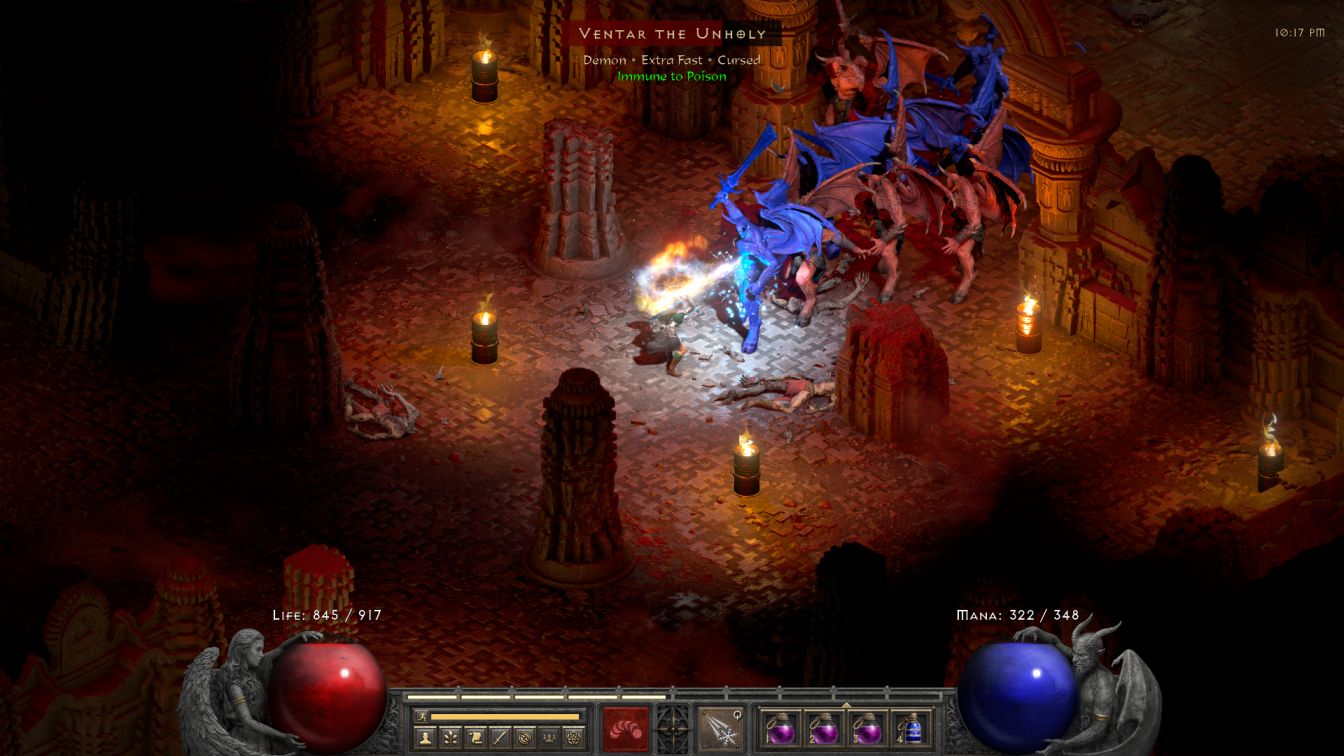Open the skill tree icon
This screenshot has width=1344, height=756.
coord(451,738)
